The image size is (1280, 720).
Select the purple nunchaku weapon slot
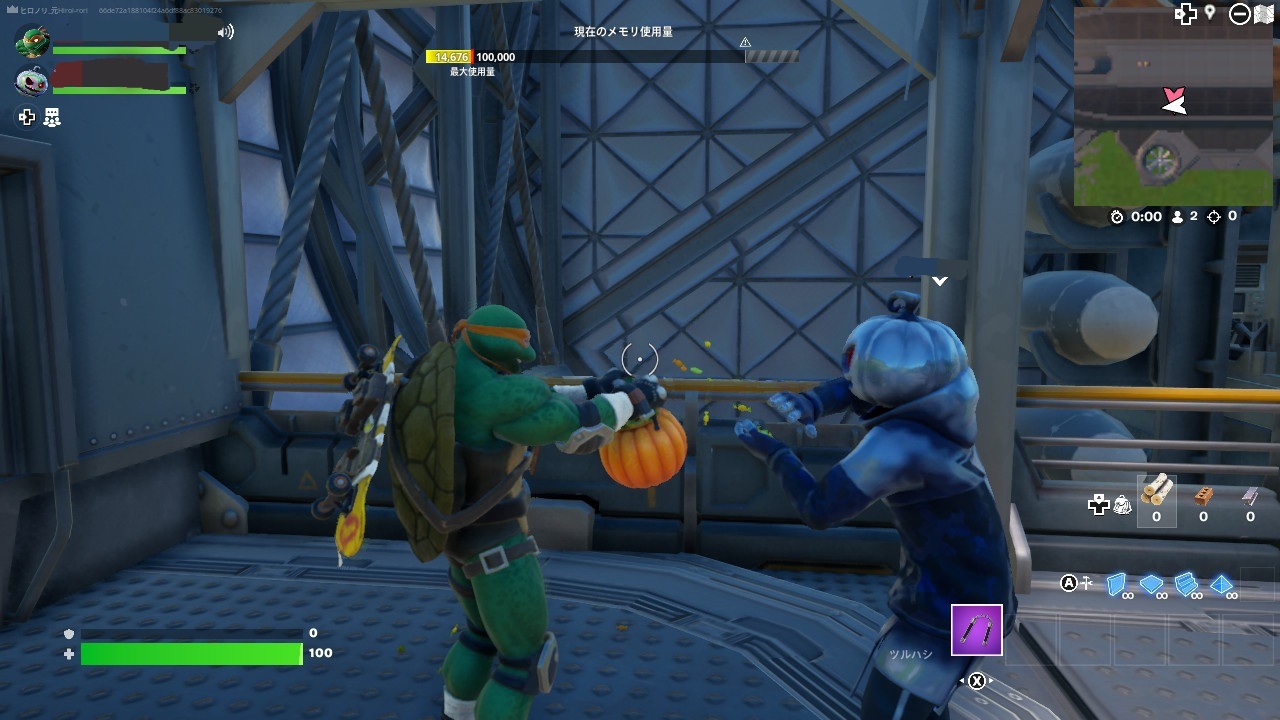tap(976, 630)
